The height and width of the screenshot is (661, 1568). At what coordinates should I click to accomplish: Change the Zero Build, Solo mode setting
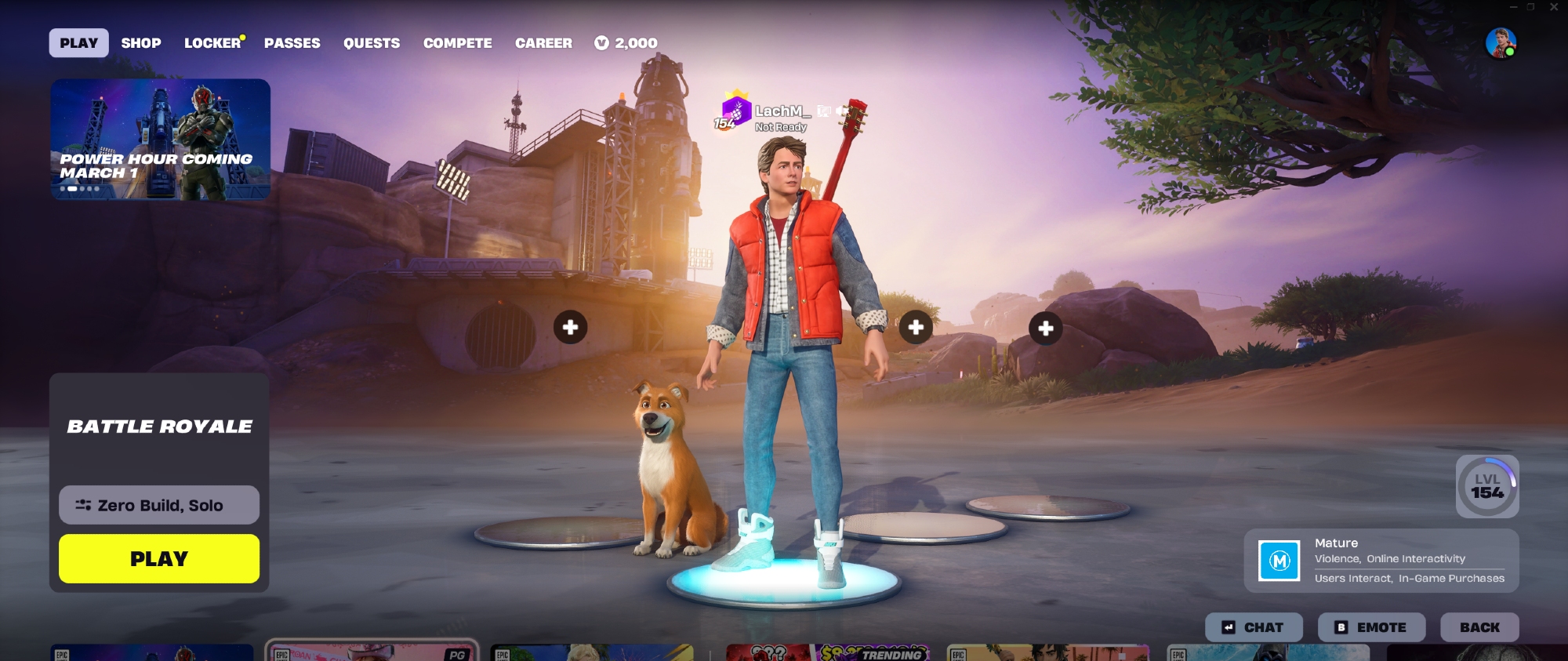coord(159,505)
